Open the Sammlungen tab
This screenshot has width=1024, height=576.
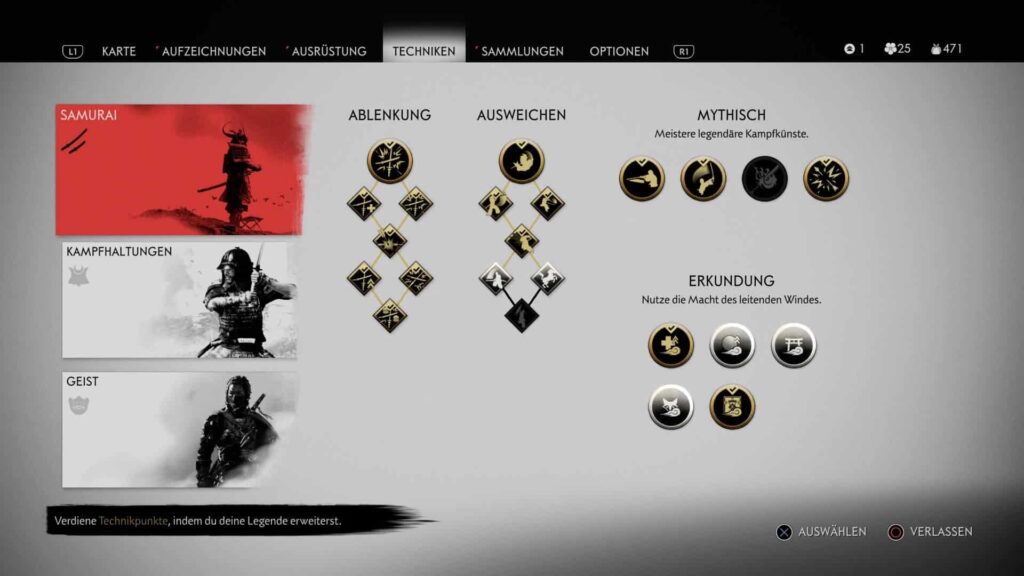coord(522,51)
